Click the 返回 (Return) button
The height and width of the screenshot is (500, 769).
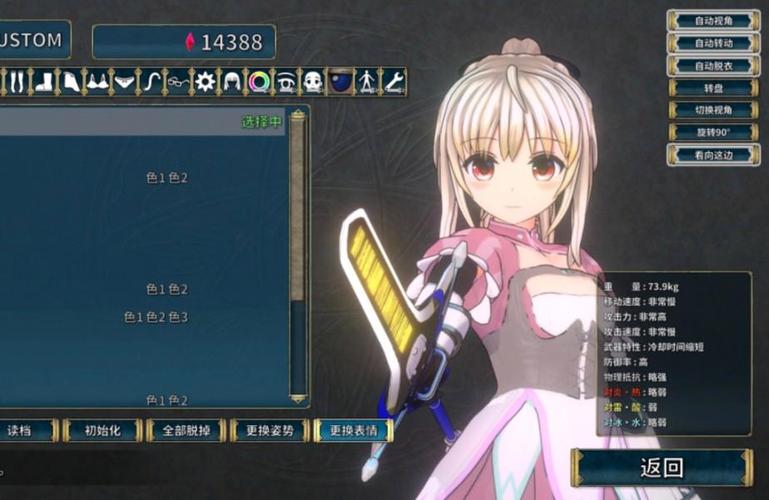[661, 467]
